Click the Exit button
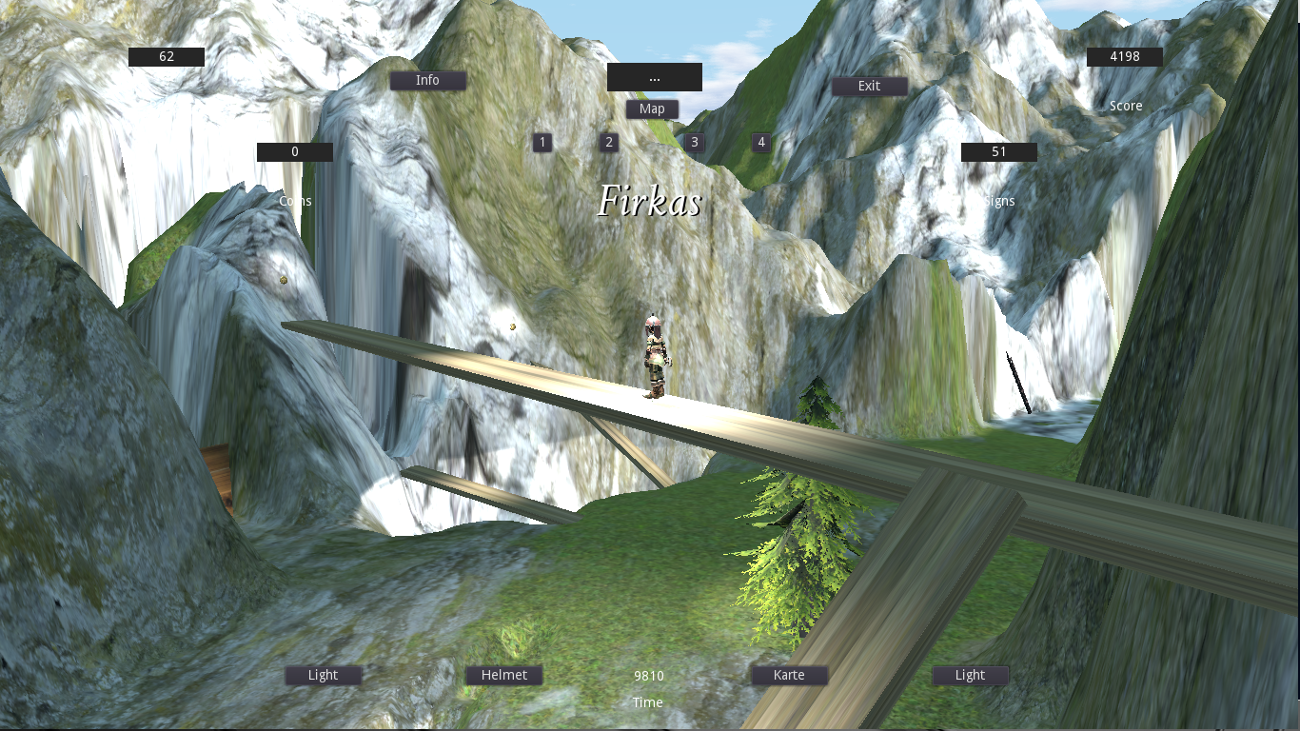The width and height of the screenshot is (1300, 731). click(x=868, y=86)
